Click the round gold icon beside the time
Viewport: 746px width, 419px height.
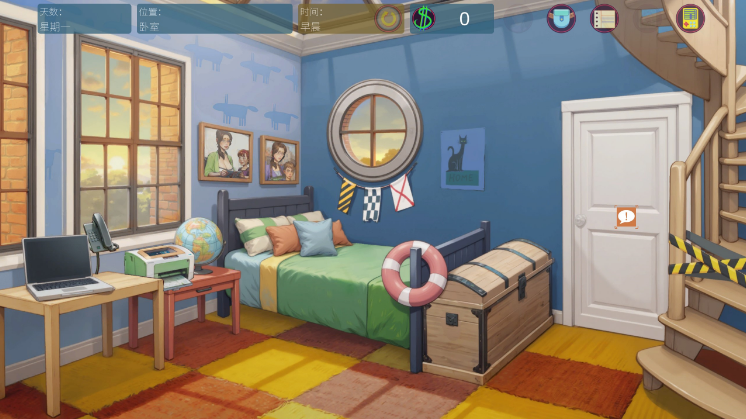coord(388,18)
